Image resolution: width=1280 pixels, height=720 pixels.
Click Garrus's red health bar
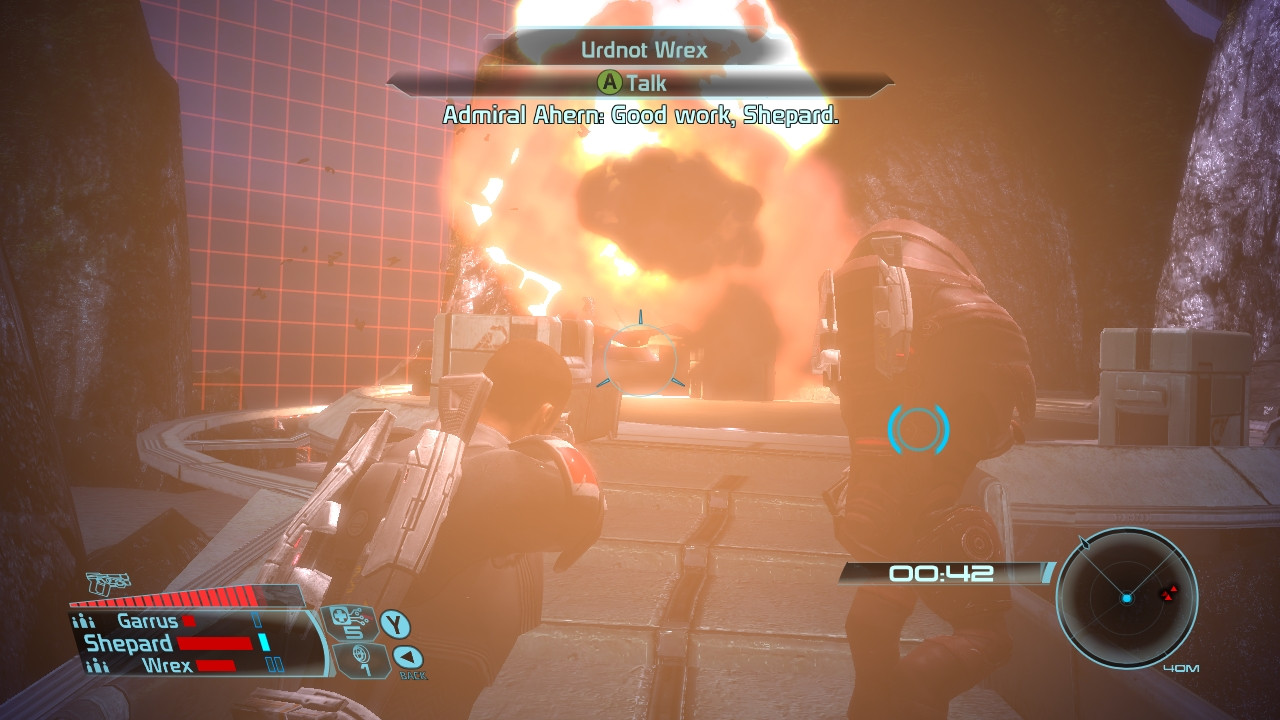click(x=189, y=619)
